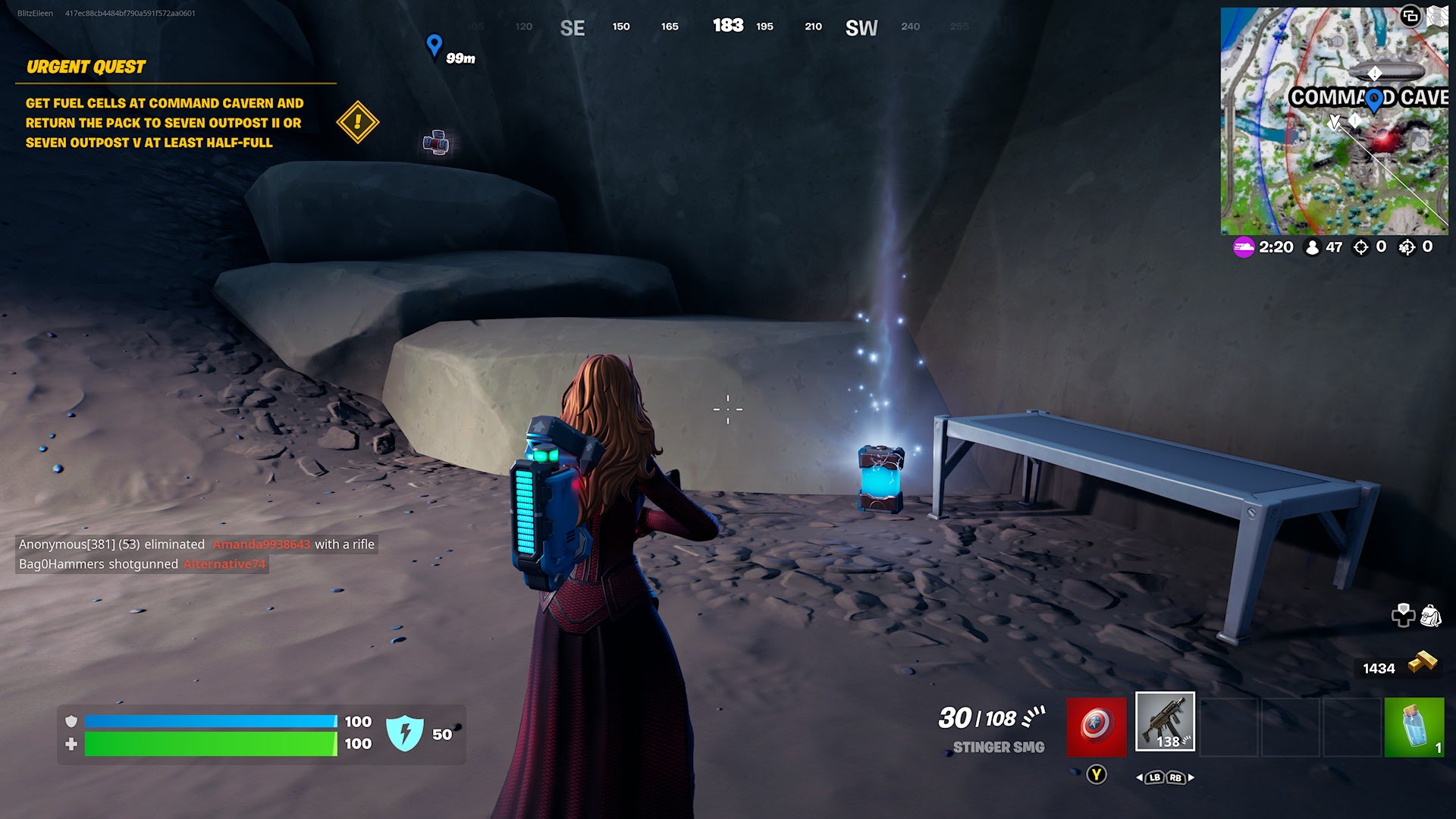This screenshot has height=819, width=1456.
Task: Click the players remaining icon showing 47
Action: pos(1313,247)
